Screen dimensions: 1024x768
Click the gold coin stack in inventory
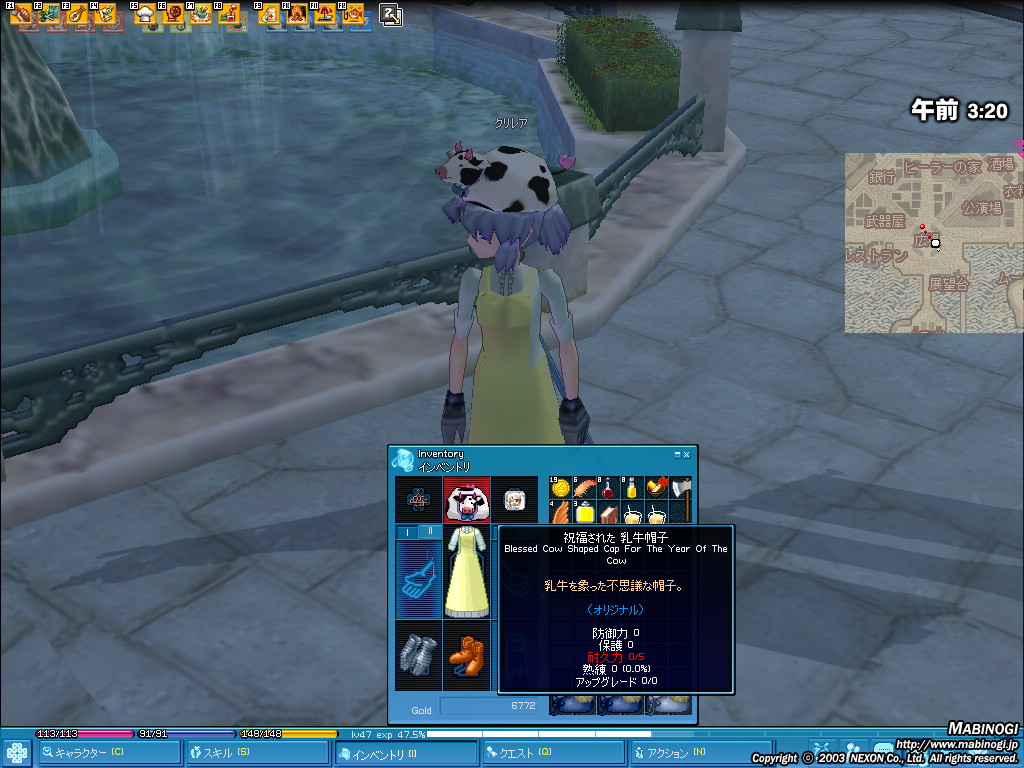click(x=560, y=489)
